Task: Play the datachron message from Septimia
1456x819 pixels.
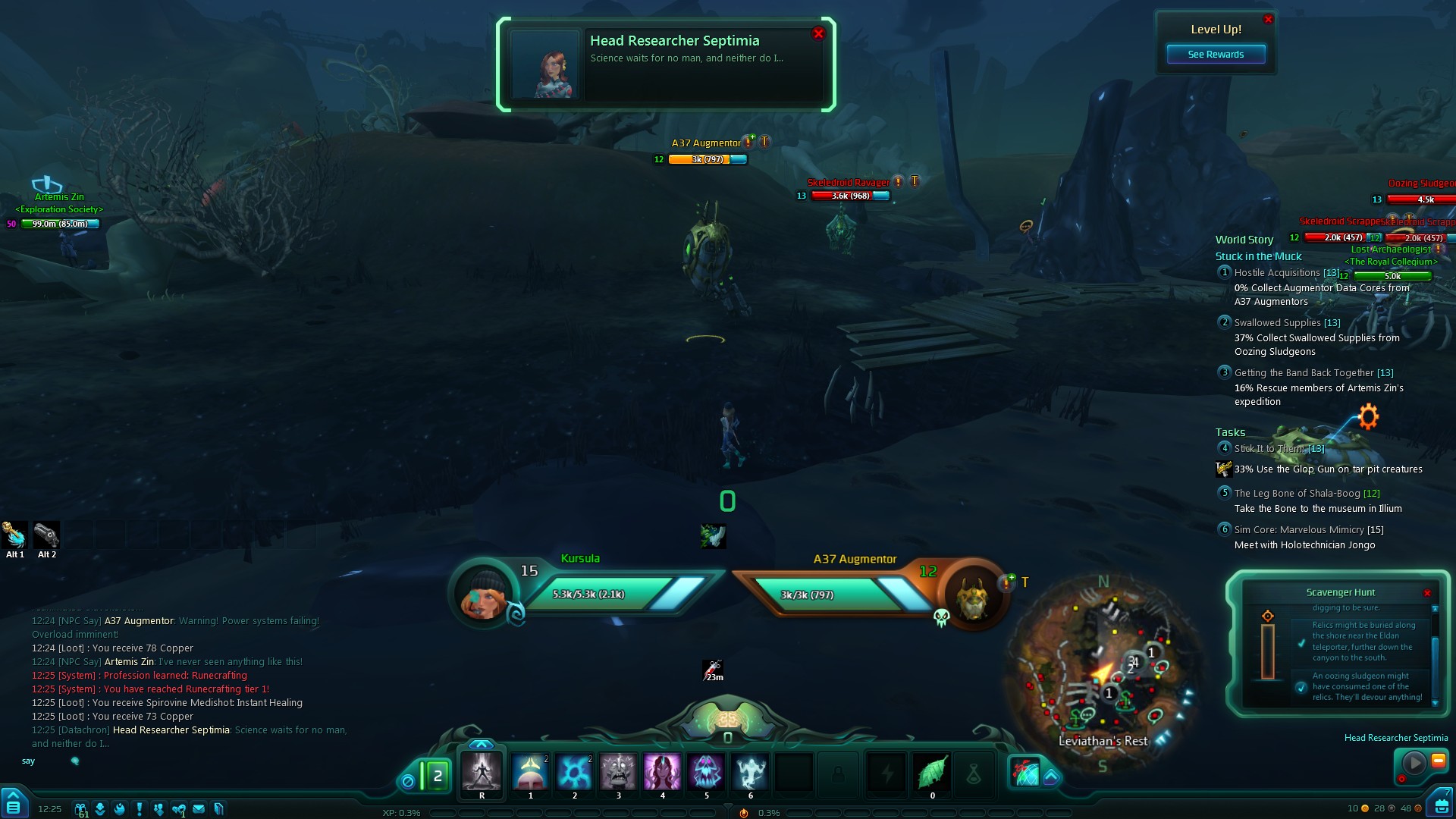Action: (1414, 762)
